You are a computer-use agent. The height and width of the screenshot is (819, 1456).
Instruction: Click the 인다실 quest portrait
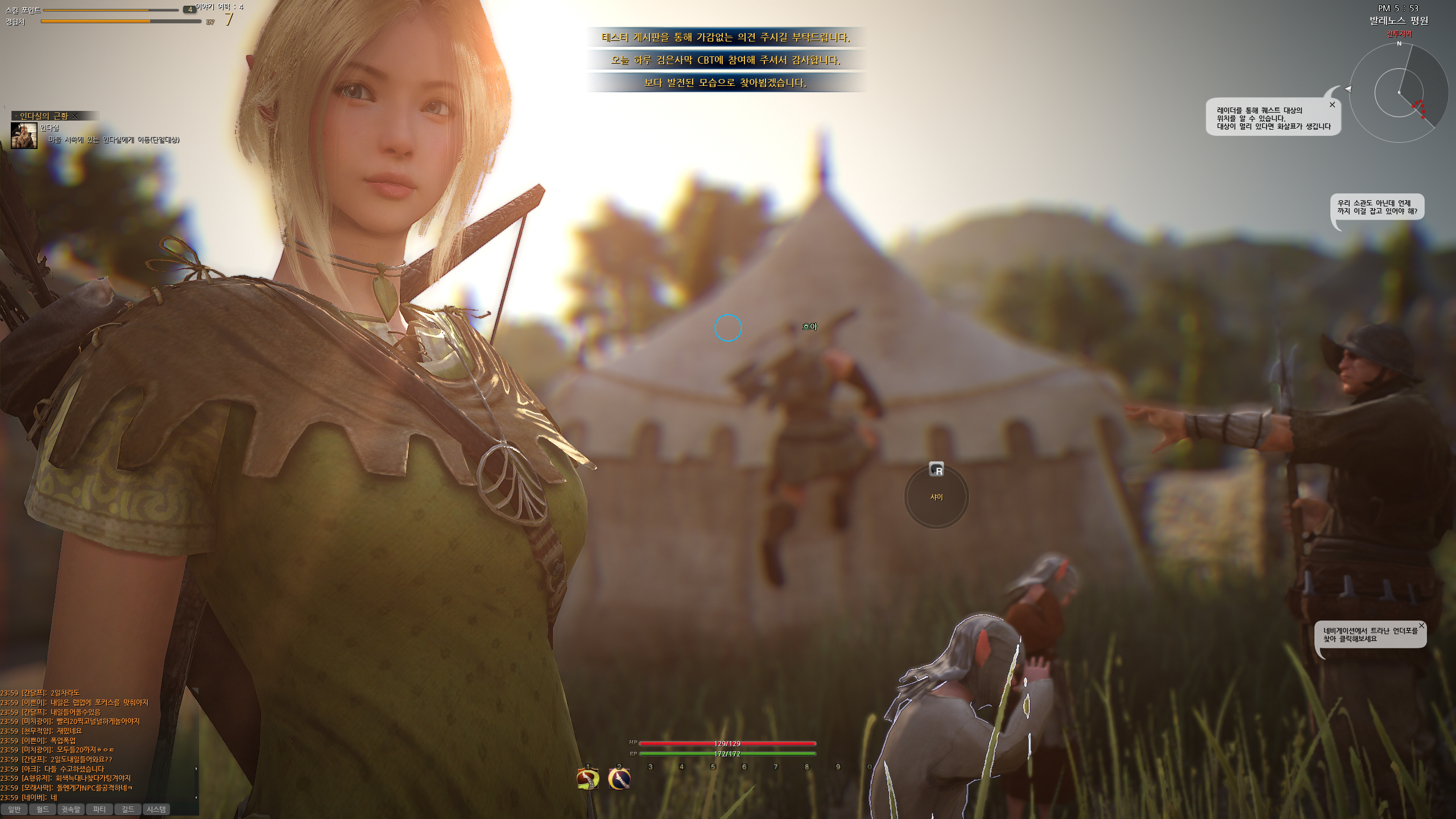pyautogui.click(x=24, y=135)
